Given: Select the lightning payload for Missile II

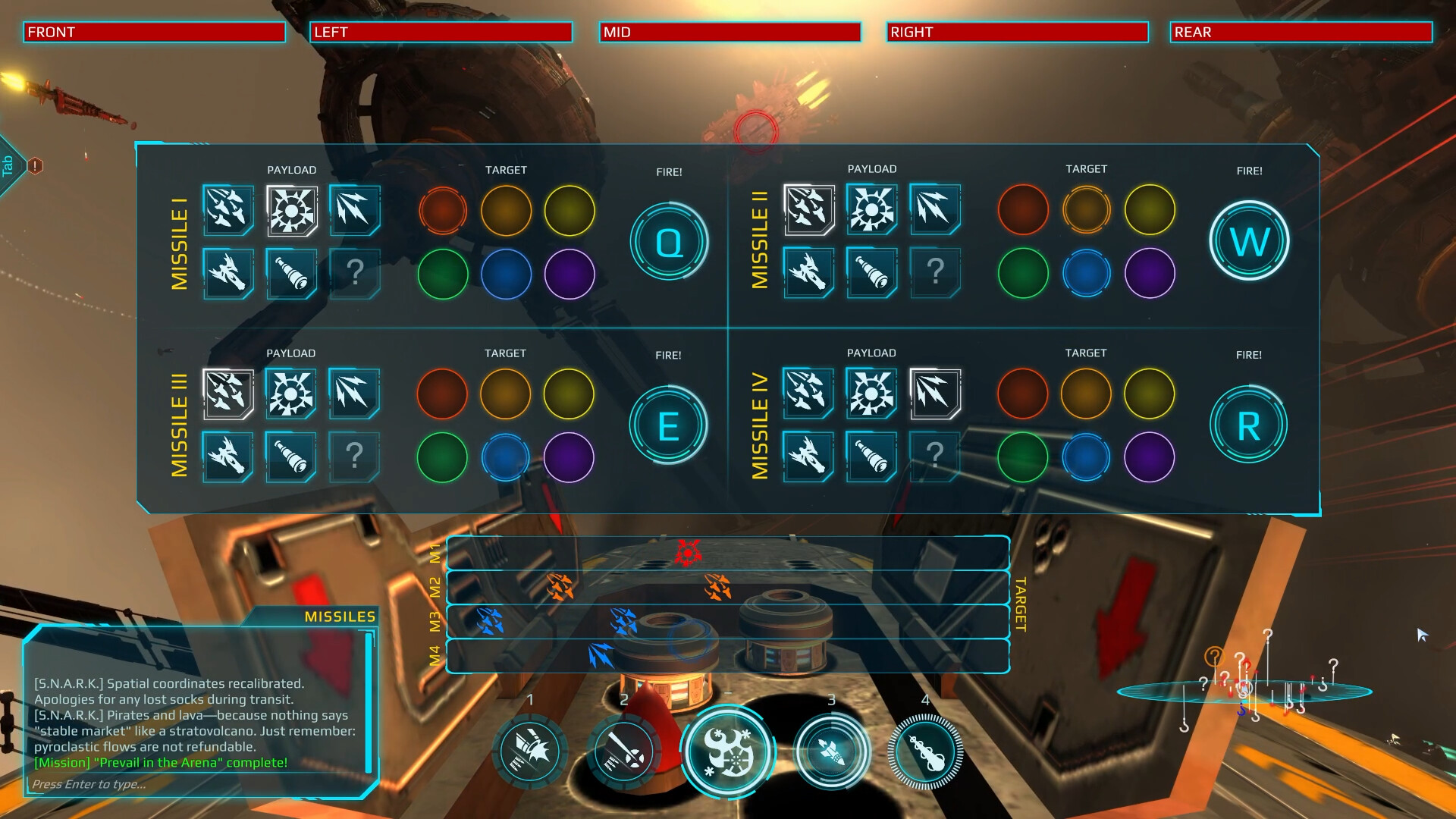Looking at the screenshot, I should (x=934, y=212).
